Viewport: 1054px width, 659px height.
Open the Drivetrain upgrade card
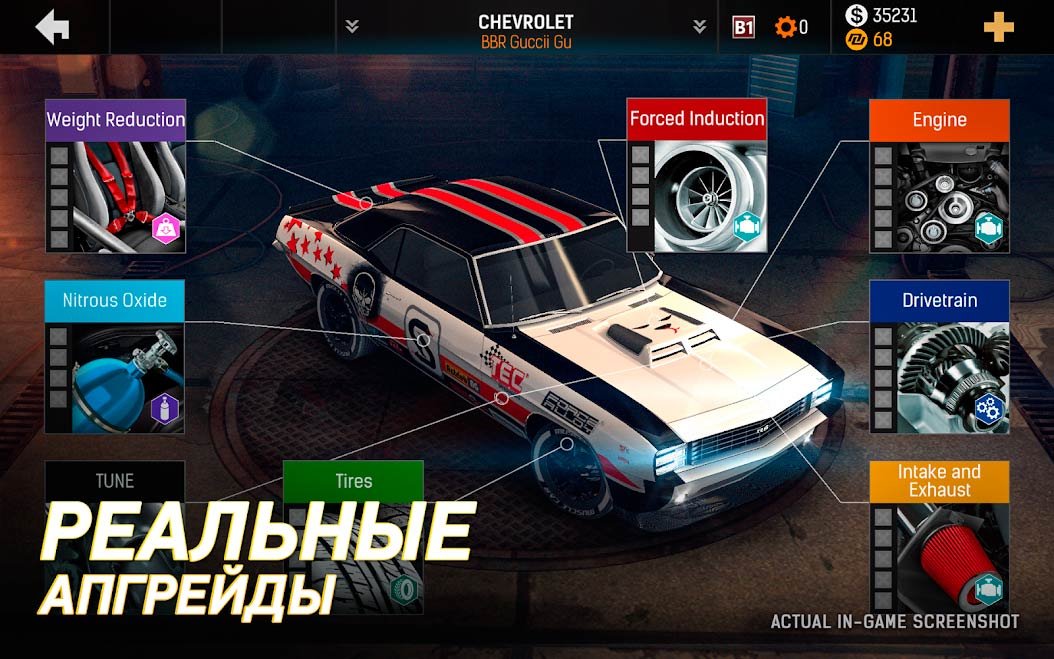tap(939, 357)
